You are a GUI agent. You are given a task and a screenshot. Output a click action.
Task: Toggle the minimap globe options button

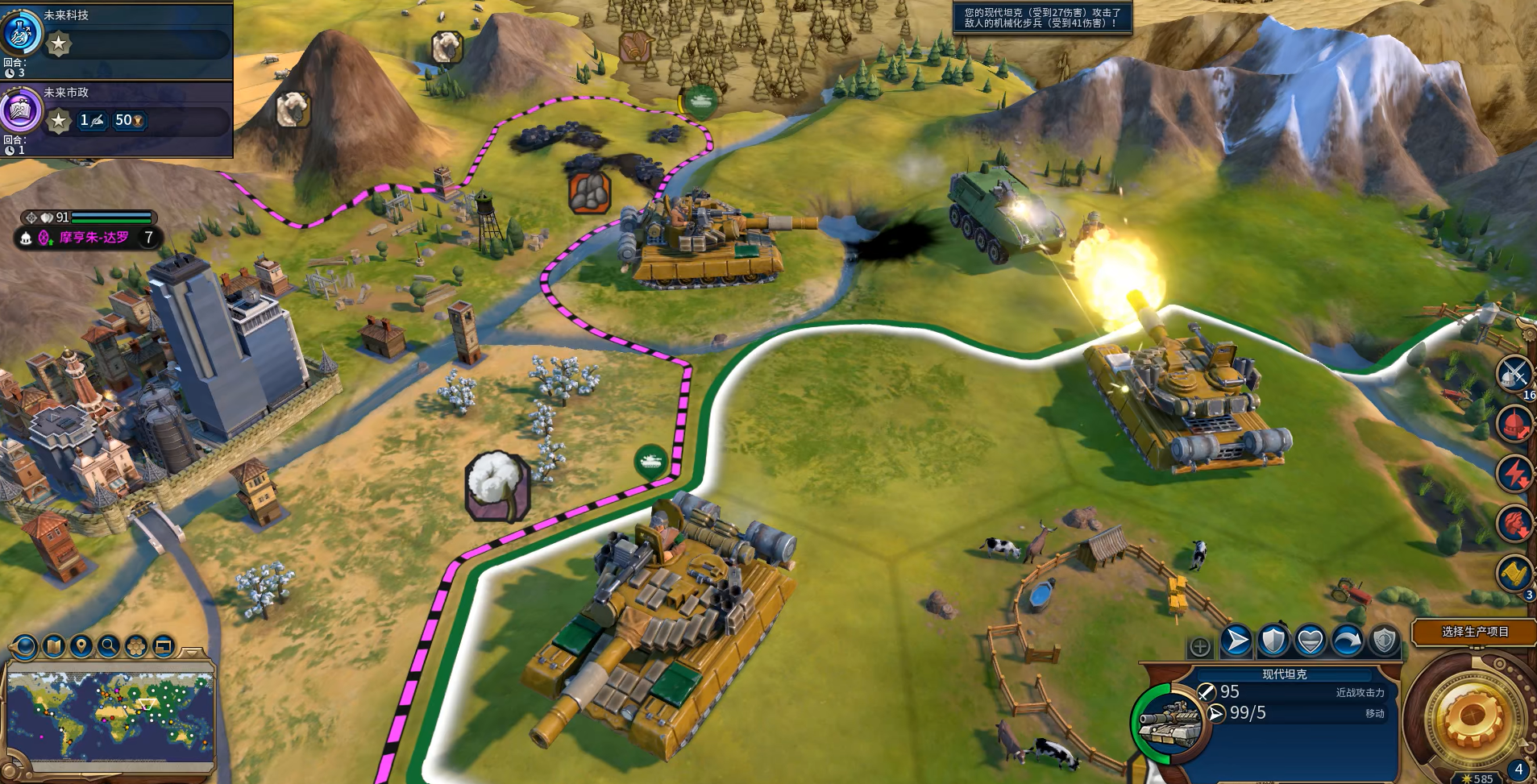pos(25,646)
